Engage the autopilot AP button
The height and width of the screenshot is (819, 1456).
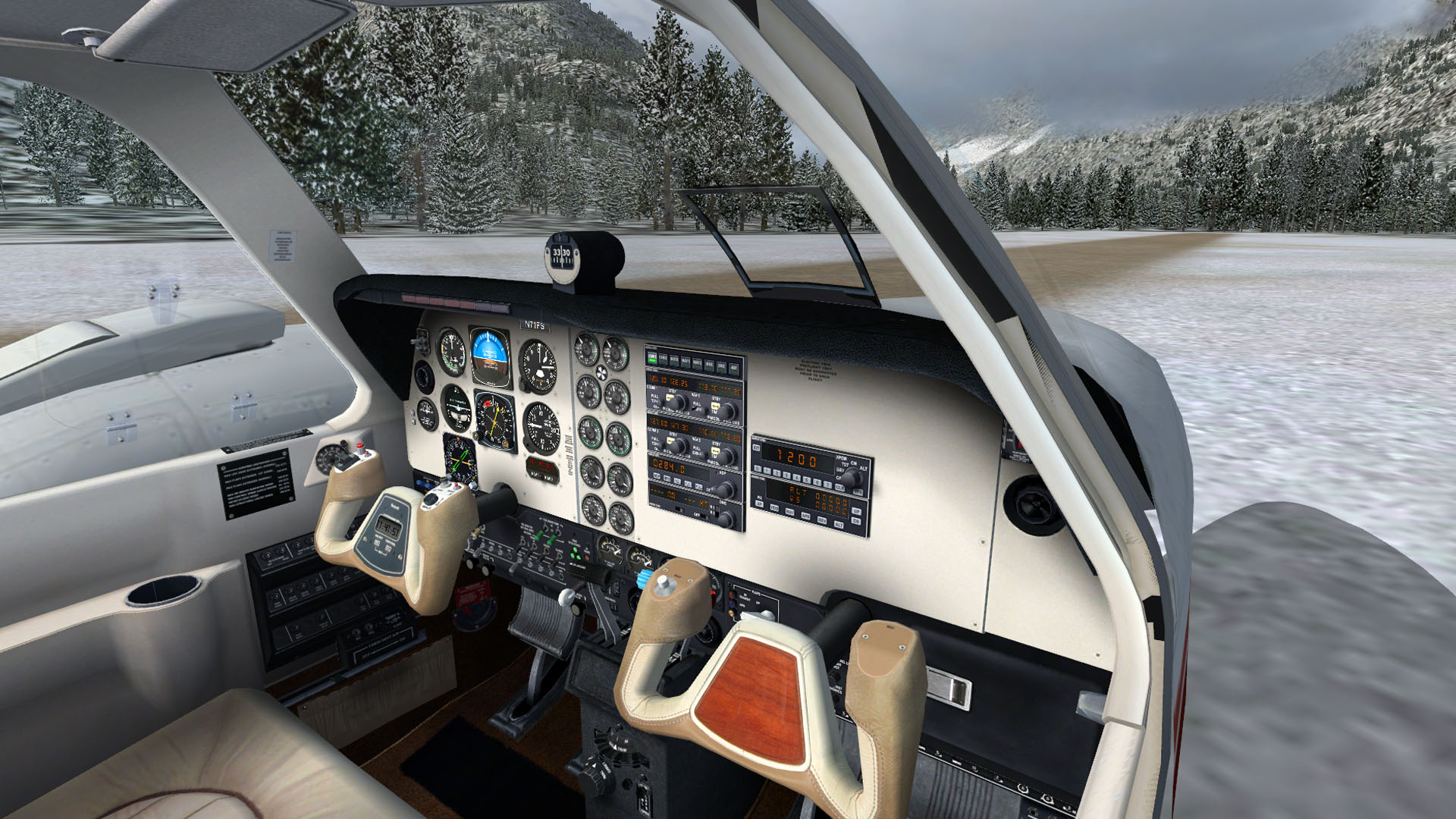point(759,504)
